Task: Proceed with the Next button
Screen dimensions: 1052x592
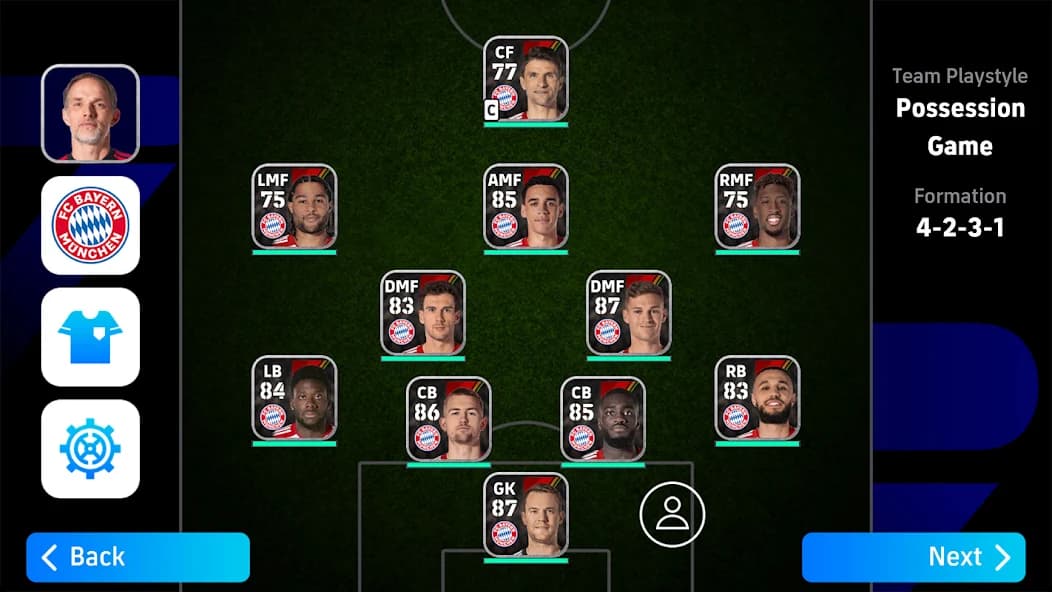Action: 913,557
